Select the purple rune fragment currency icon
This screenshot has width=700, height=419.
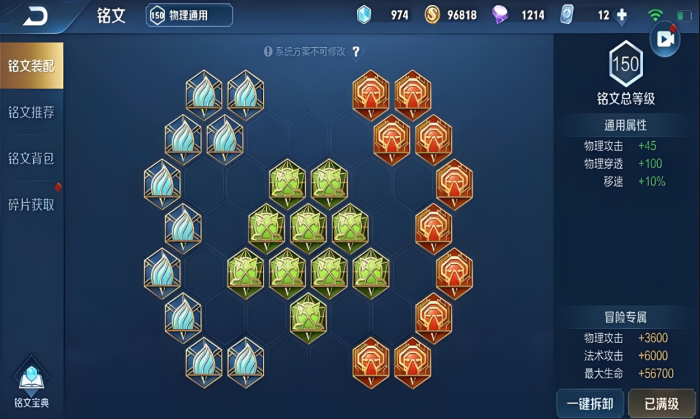point(501,15)
